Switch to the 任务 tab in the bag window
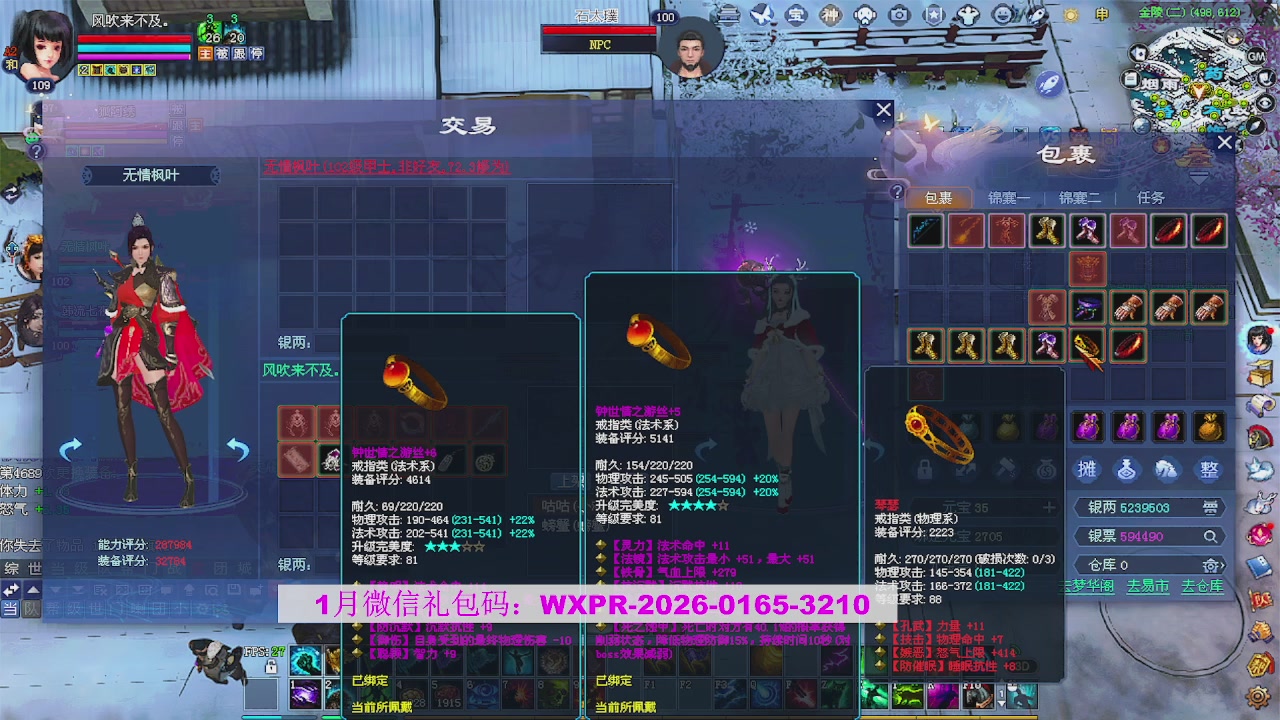1280x720 pixels. [1150, 197]
